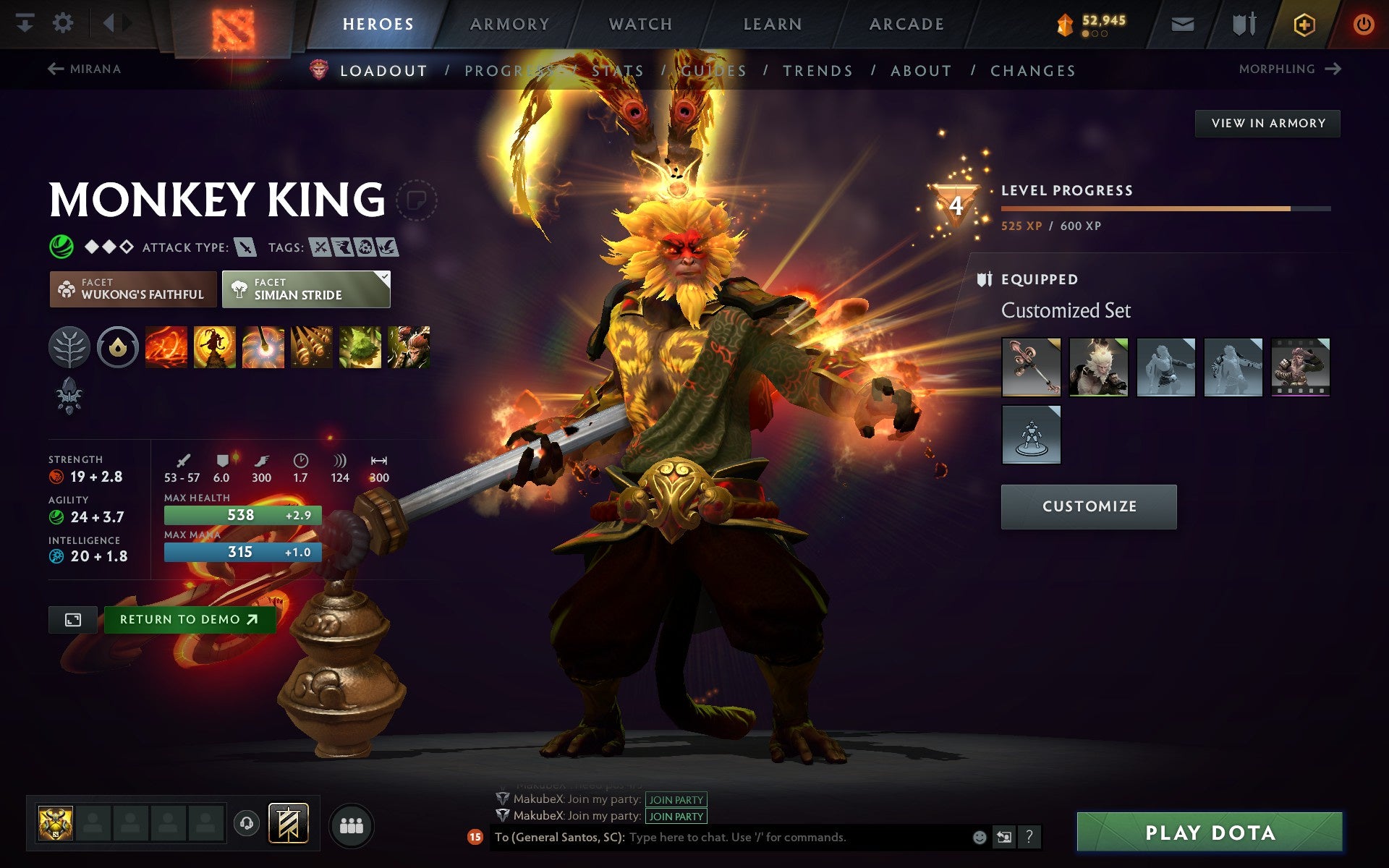Image resolution: width=1389 pixels, height=868 pixels.
Task: Open the mail envelope icon
Action: point(1181,23)
